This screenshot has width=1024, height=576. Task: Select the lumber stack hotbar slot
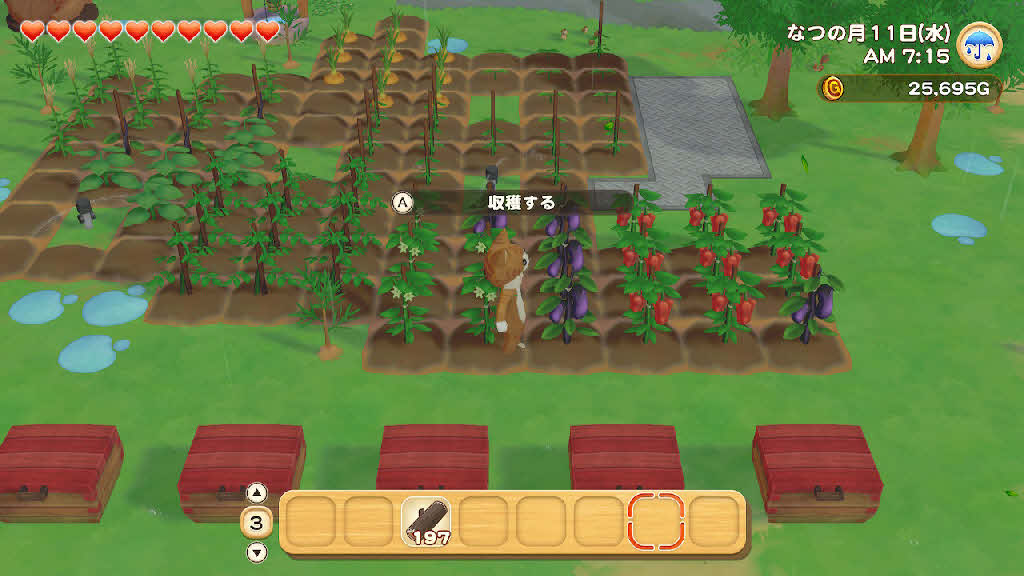(x=426, y=522)
